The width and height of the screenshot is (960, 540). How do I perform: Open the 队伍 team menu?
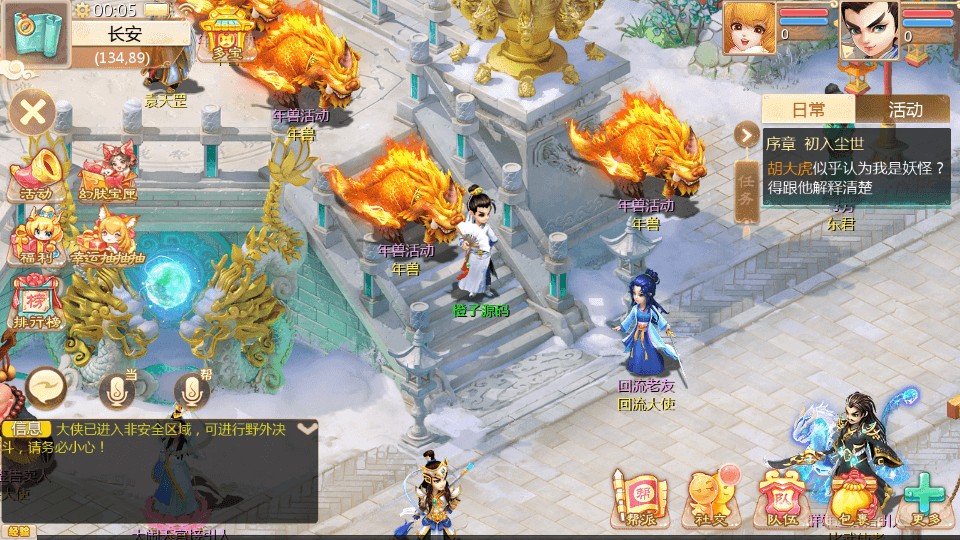pos(781,498)
